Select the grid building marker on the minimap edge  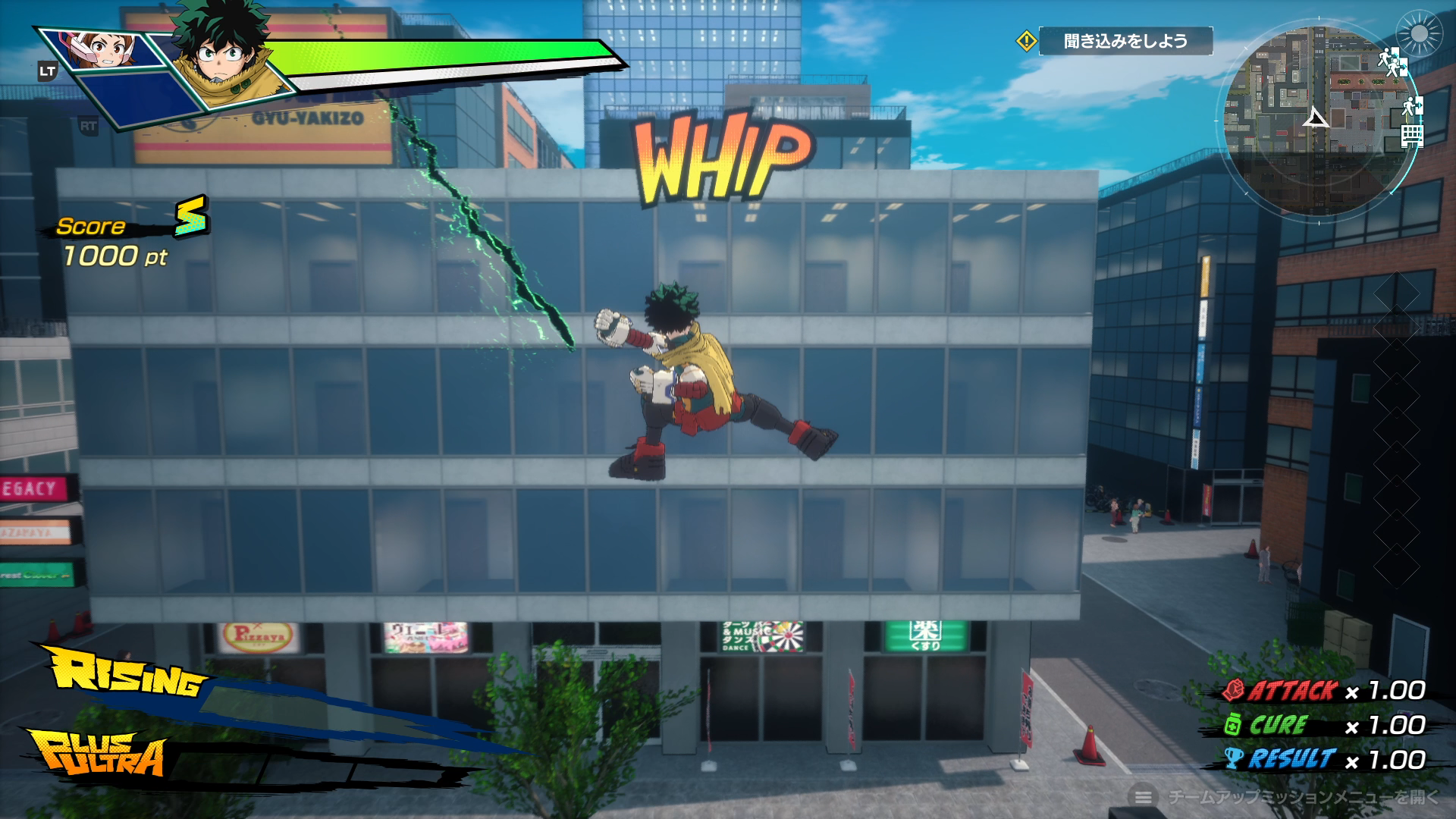point(1412,136)
